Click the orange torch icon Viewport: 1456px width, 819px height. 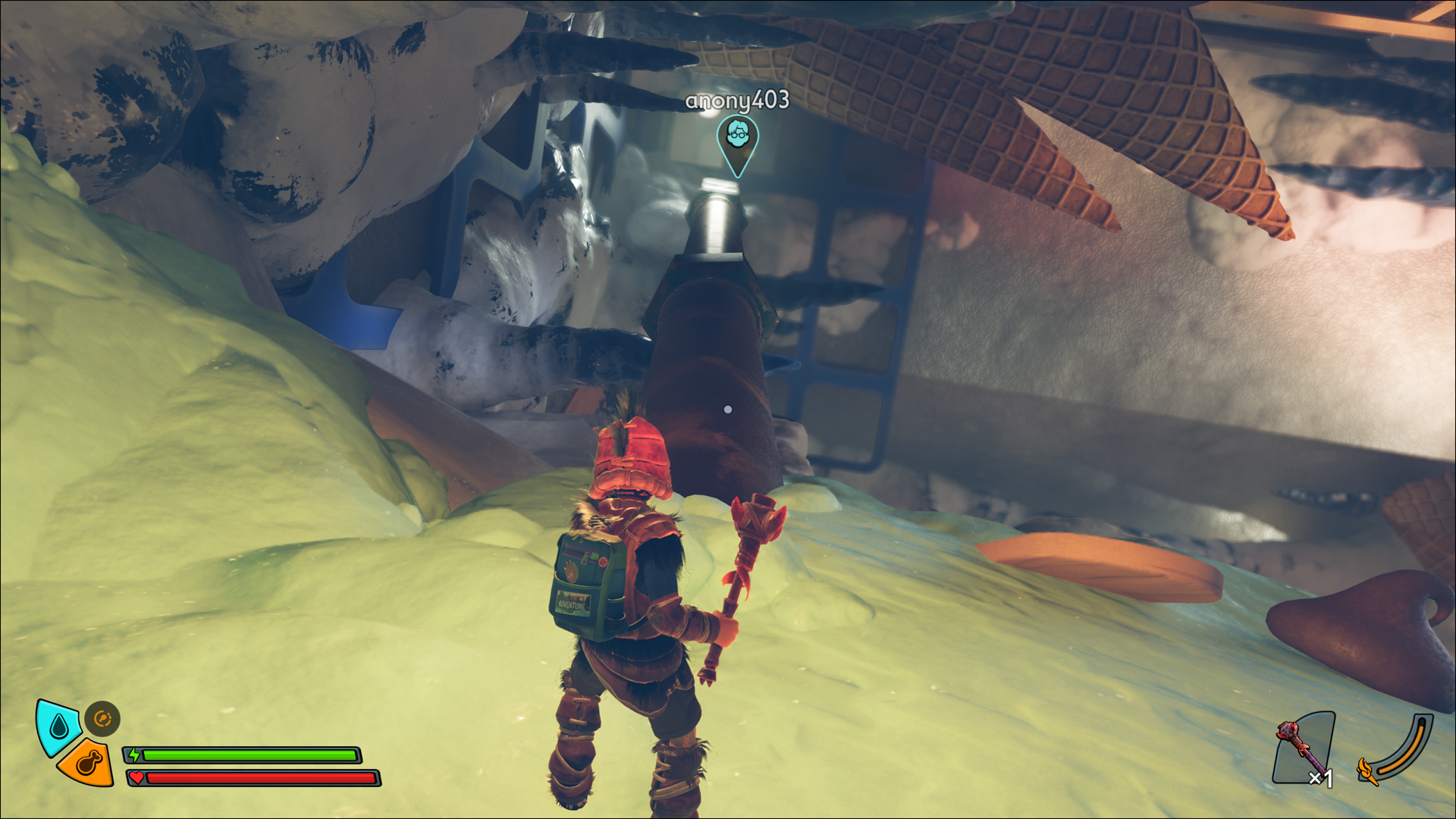point(1367,771)
